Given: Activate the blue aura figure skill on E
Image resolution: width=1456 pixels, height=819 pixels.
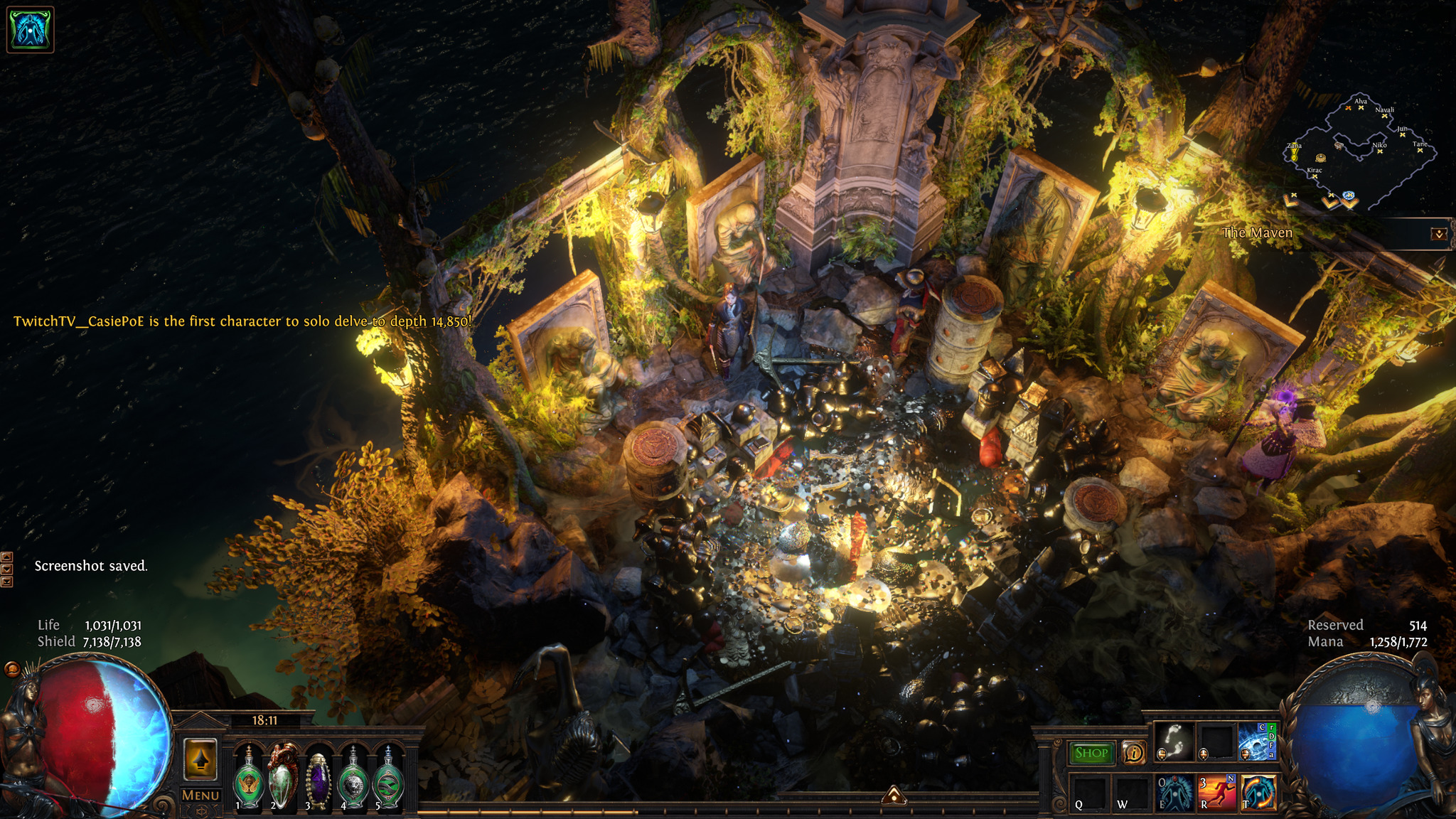Looking at the screenshot, I should (1174, 792).
